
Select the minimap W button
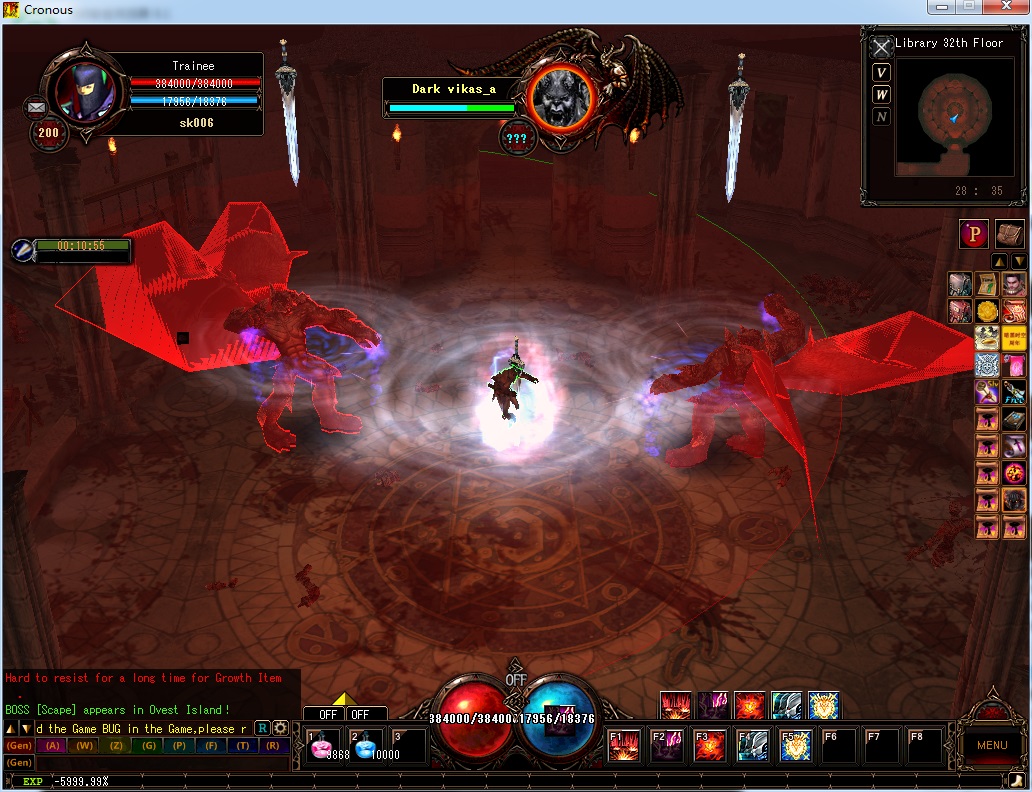pyautogui.click(x=881, y=94)
